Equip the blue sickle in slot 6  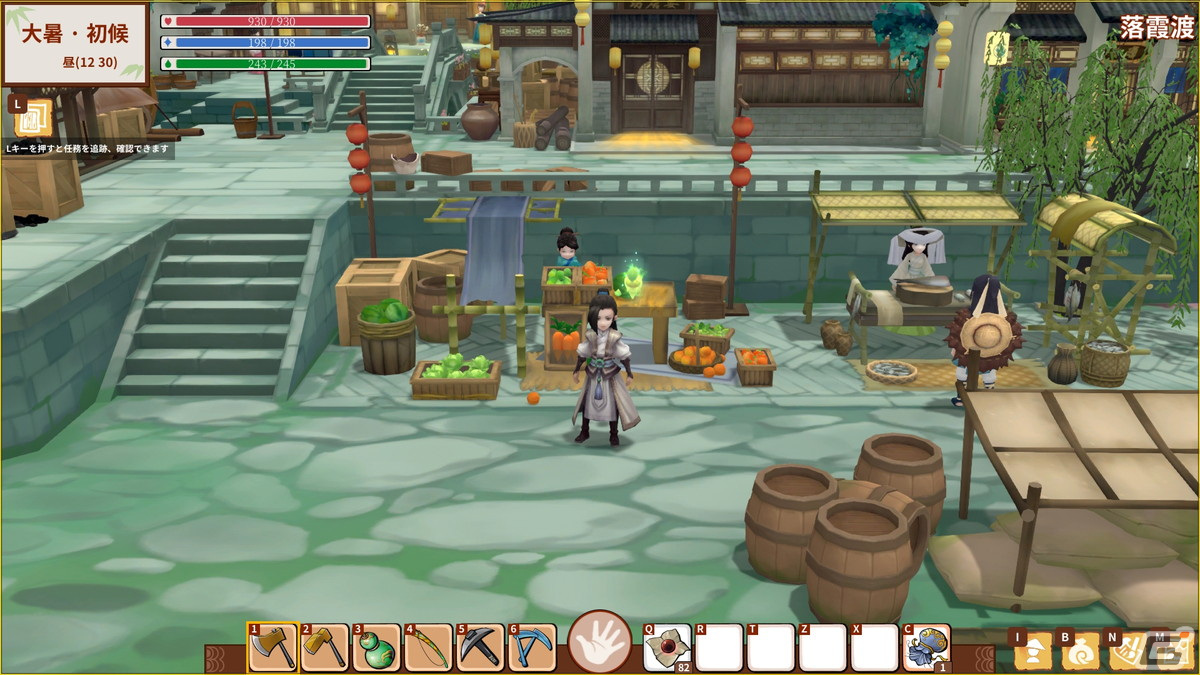tap(533, 647)
